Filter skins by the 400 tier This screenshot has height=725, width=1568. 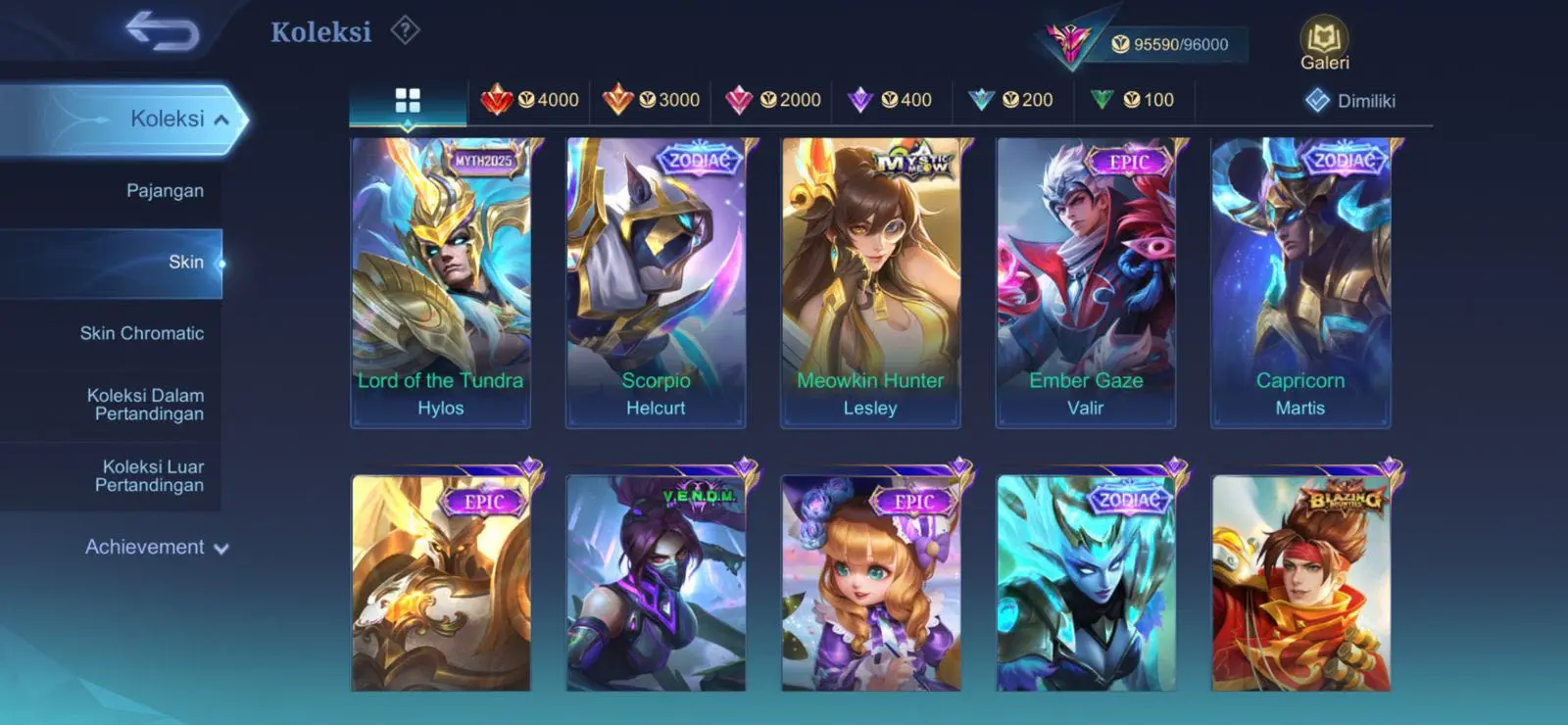tap(890, 100)
